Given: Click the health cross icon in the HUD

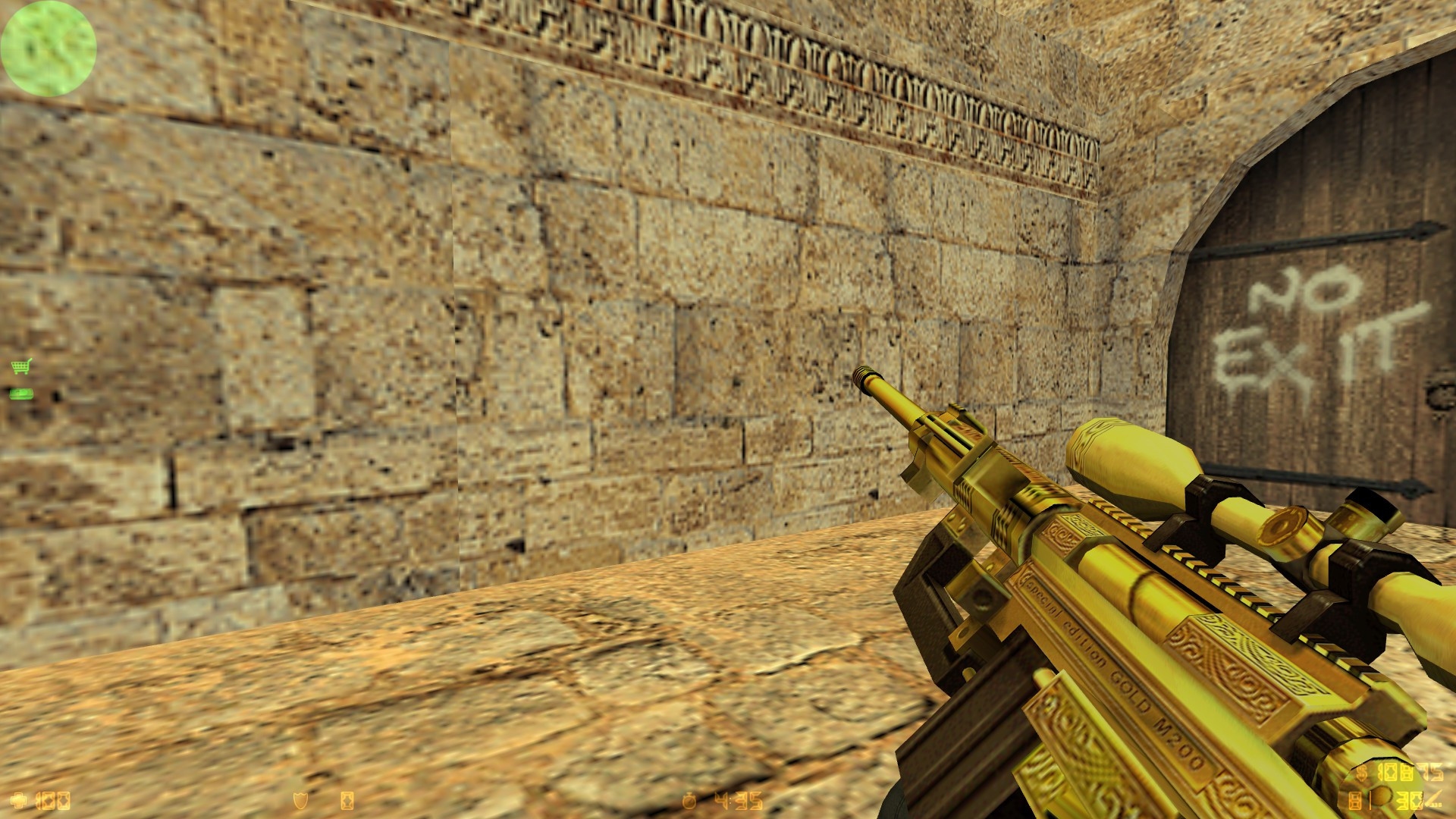Looking at the screenshot, I should coord(17,801).
